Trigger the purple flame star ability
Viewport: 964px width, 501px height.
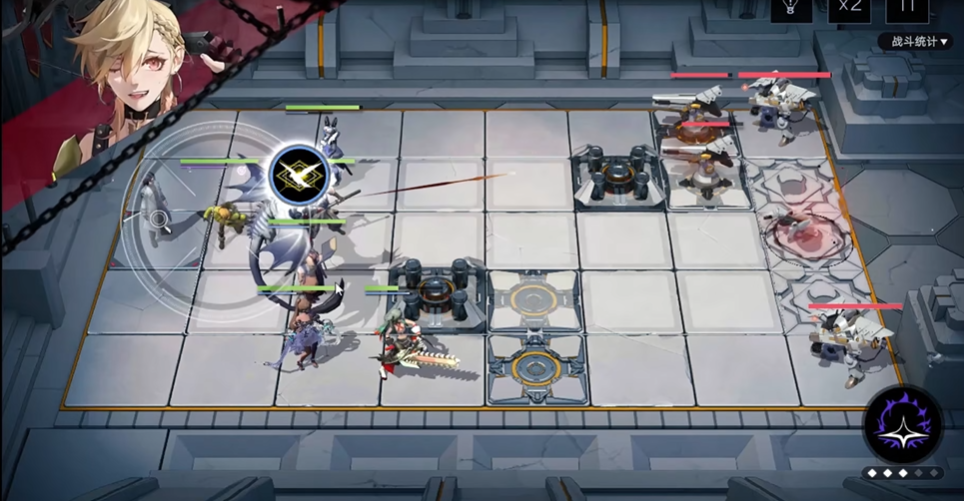pyautogui.click(x=903, y=424)
